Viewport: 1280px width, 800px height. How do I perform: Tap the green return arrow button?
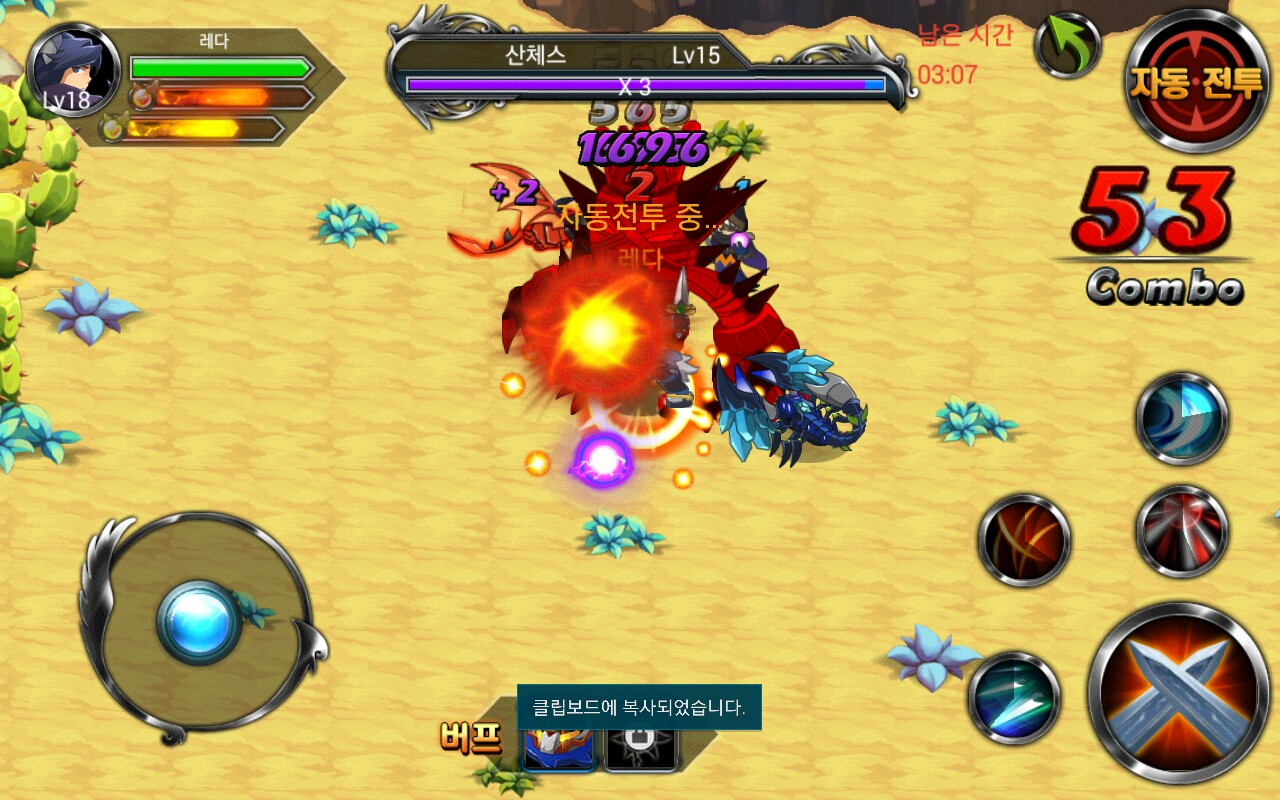click(x=1067, y=45)
